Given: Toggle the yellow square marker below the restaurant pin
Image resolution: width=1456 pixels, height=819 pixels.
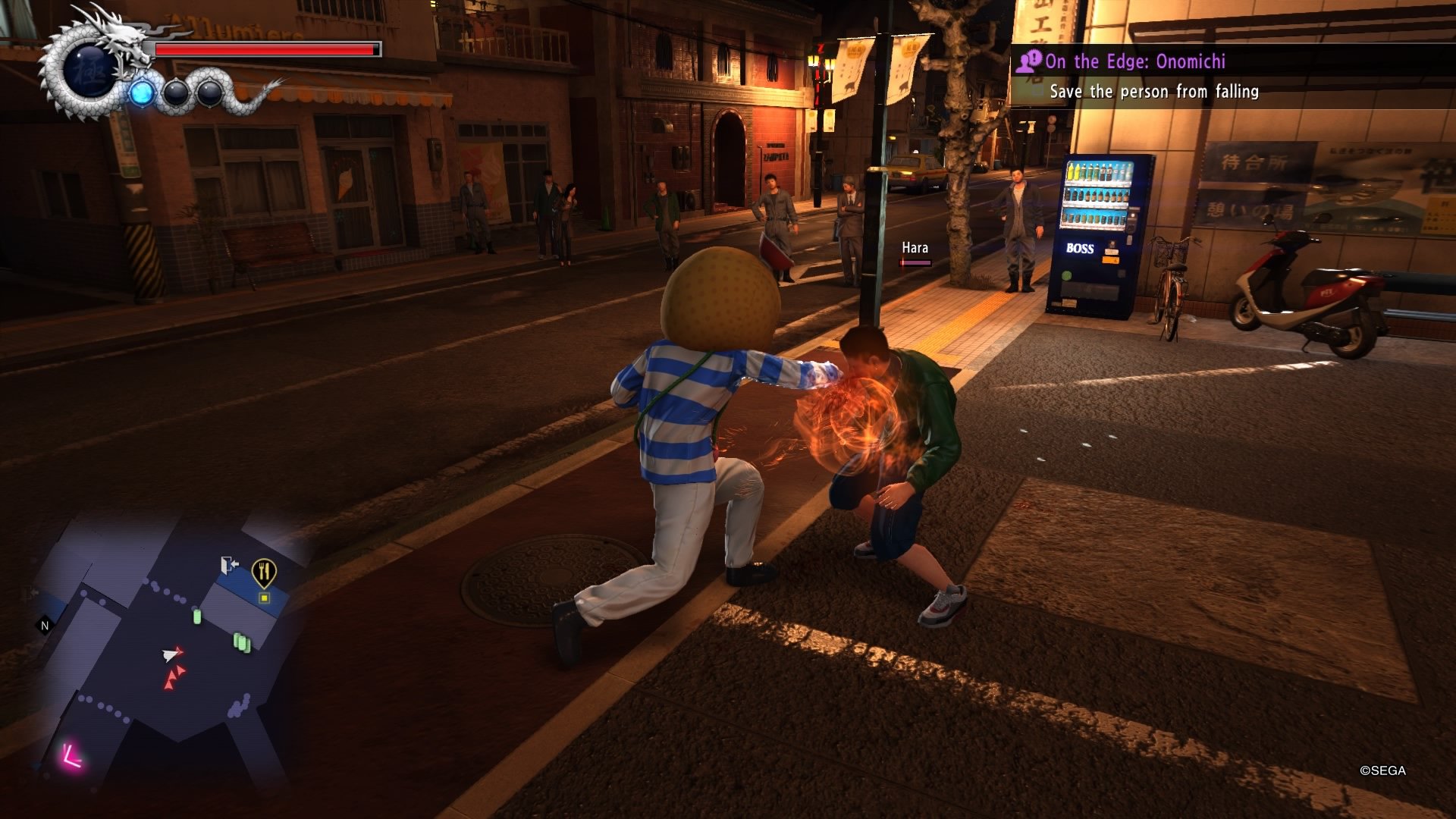Looking at the screenshot, I should click(264, 598).
